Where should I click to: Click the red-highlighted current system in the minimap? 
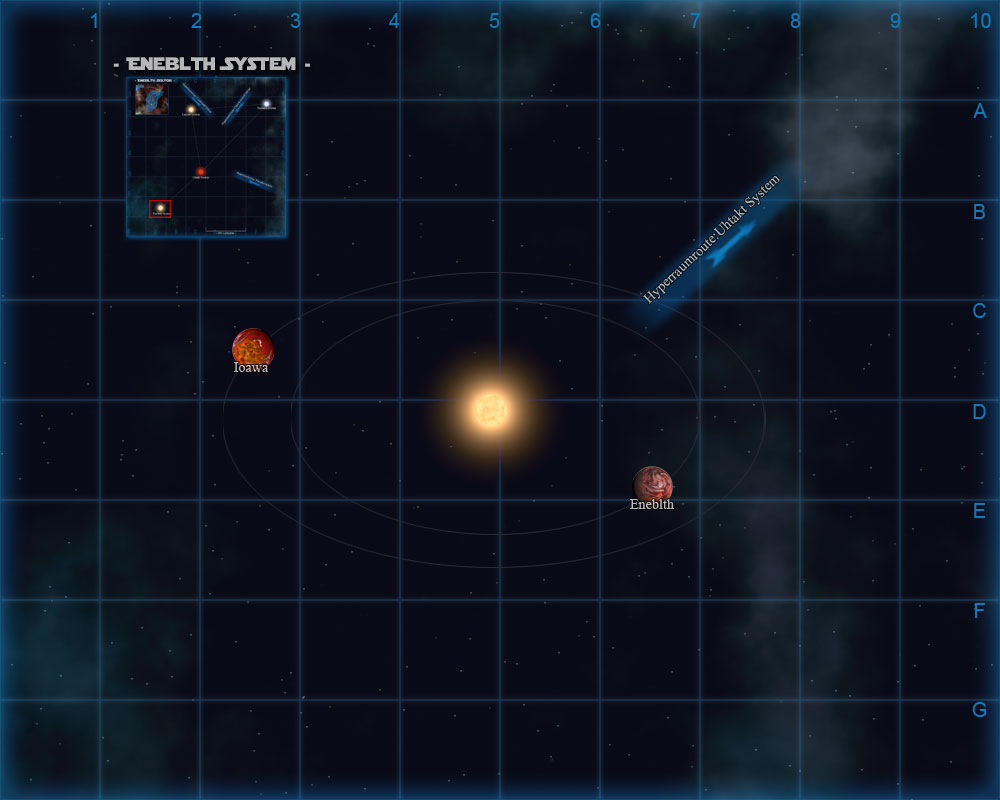(x=160, y=208)
